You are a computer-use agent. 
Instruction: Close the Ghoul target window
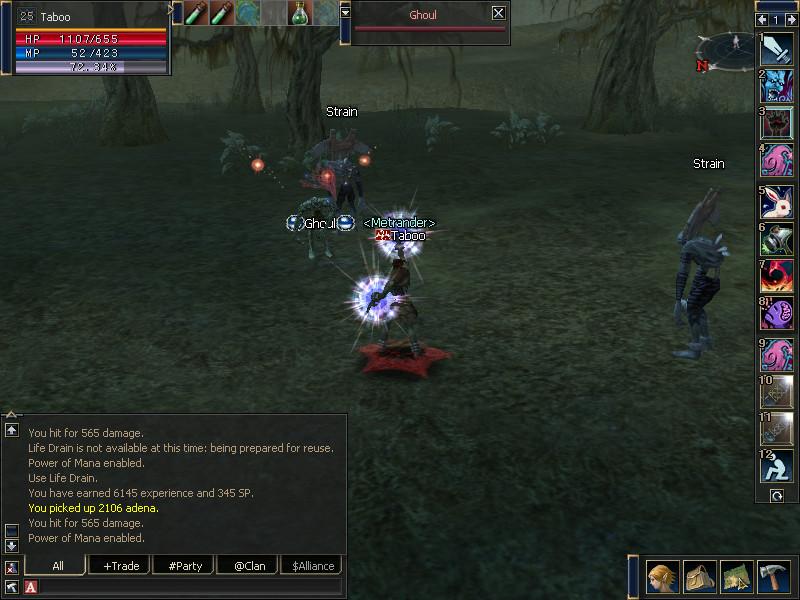(499, 14)
